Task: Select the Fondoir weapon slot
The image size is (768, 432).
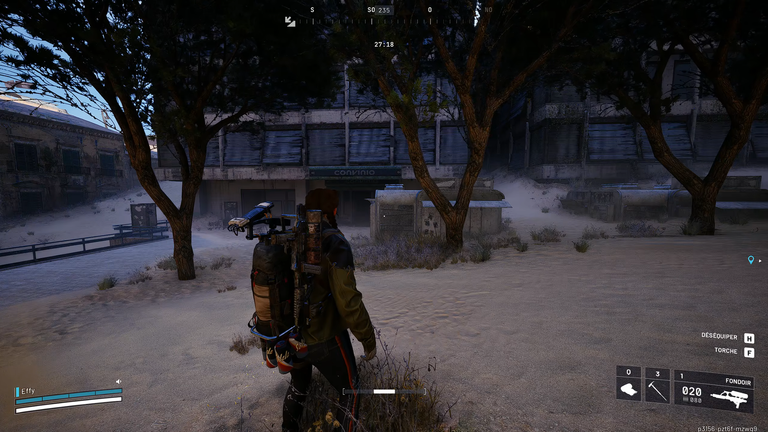Action: pyautogui.click(x=714, y=391)
